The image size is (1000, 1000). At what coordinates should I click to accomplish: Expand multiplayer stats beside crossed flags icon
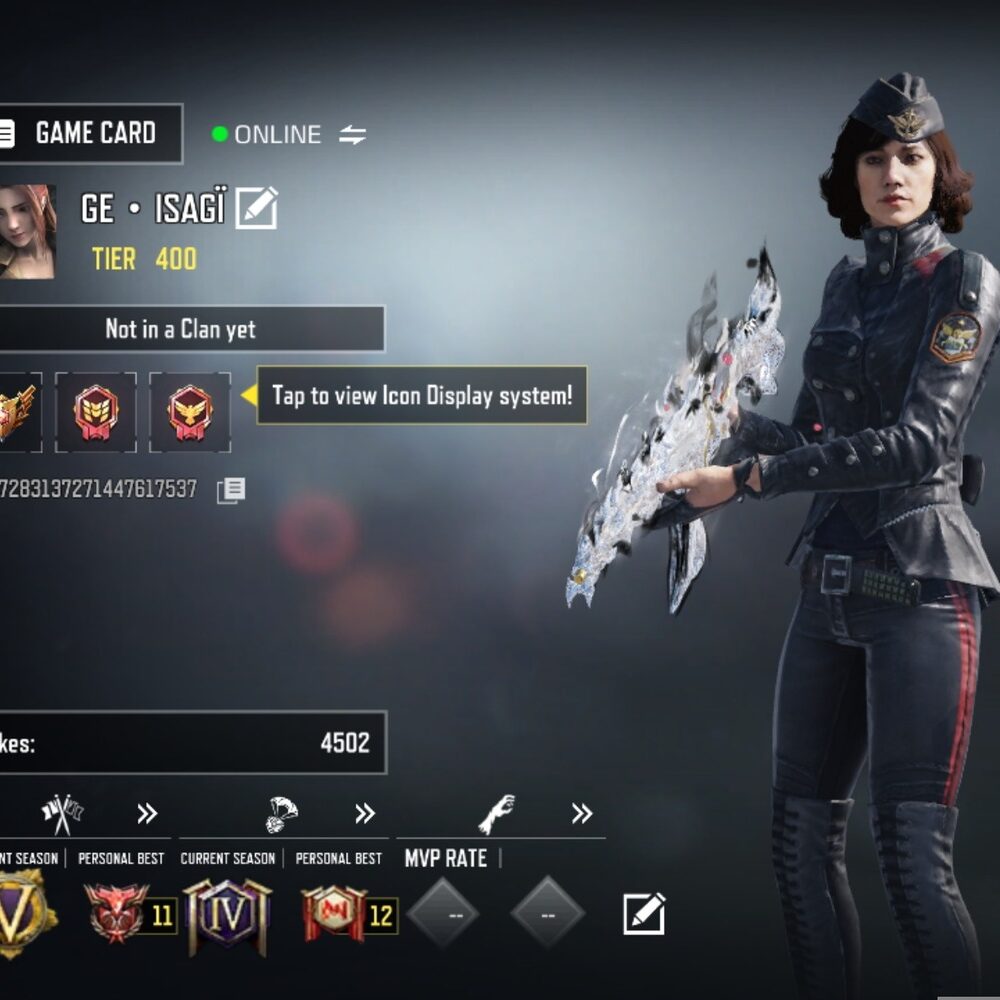tap(147, 814)
